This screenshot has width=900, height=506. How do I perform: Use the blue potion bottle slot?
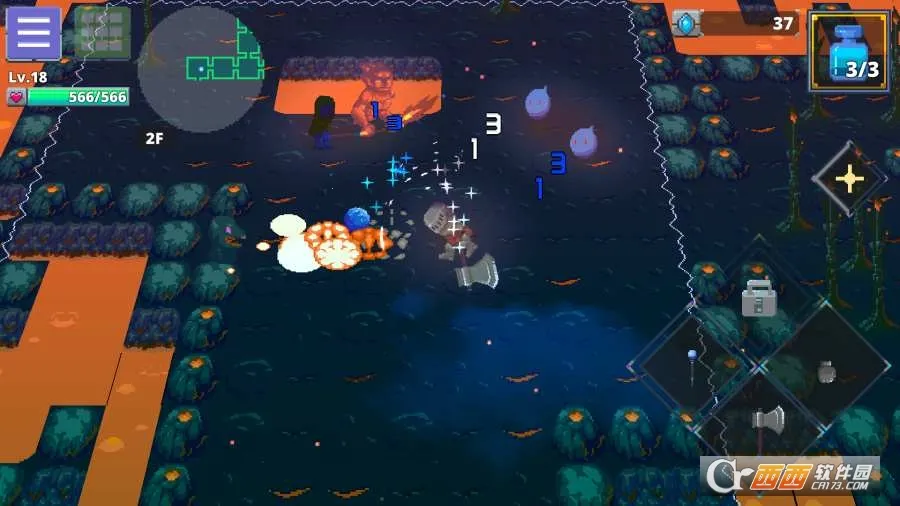point(849,53)
